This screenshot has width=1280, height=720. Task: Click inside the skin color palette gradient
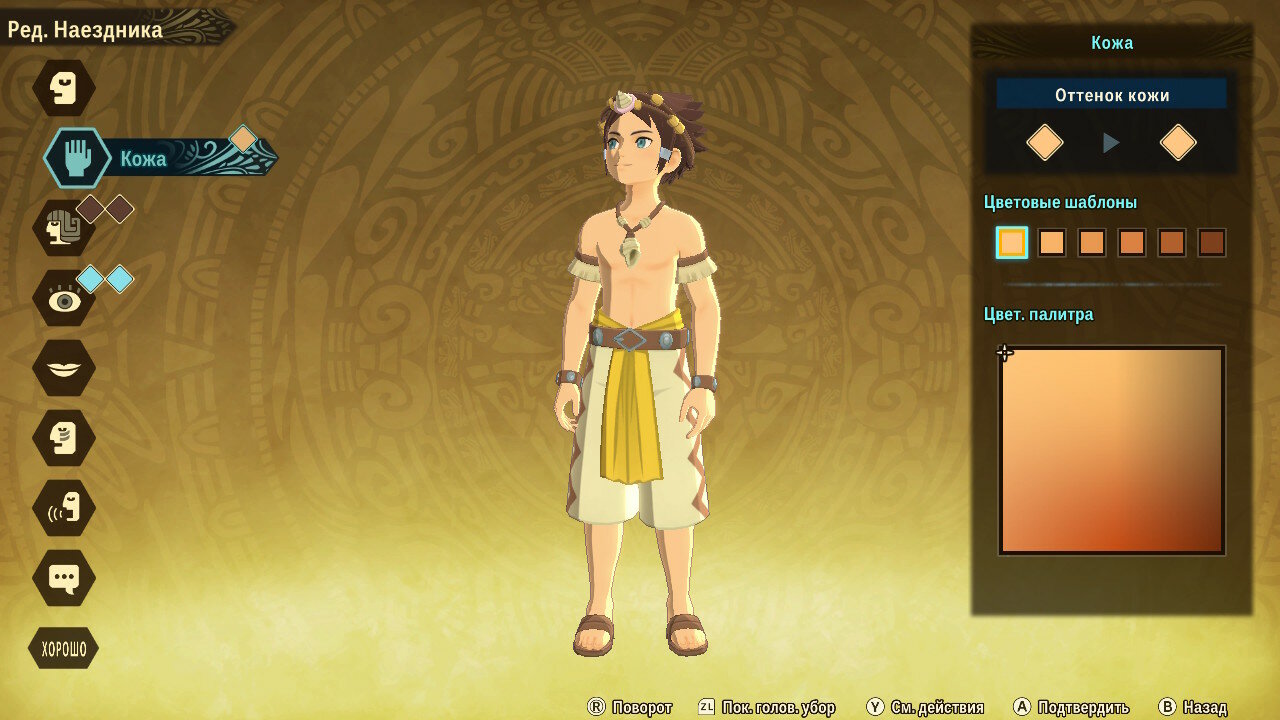coord(1111,450)
